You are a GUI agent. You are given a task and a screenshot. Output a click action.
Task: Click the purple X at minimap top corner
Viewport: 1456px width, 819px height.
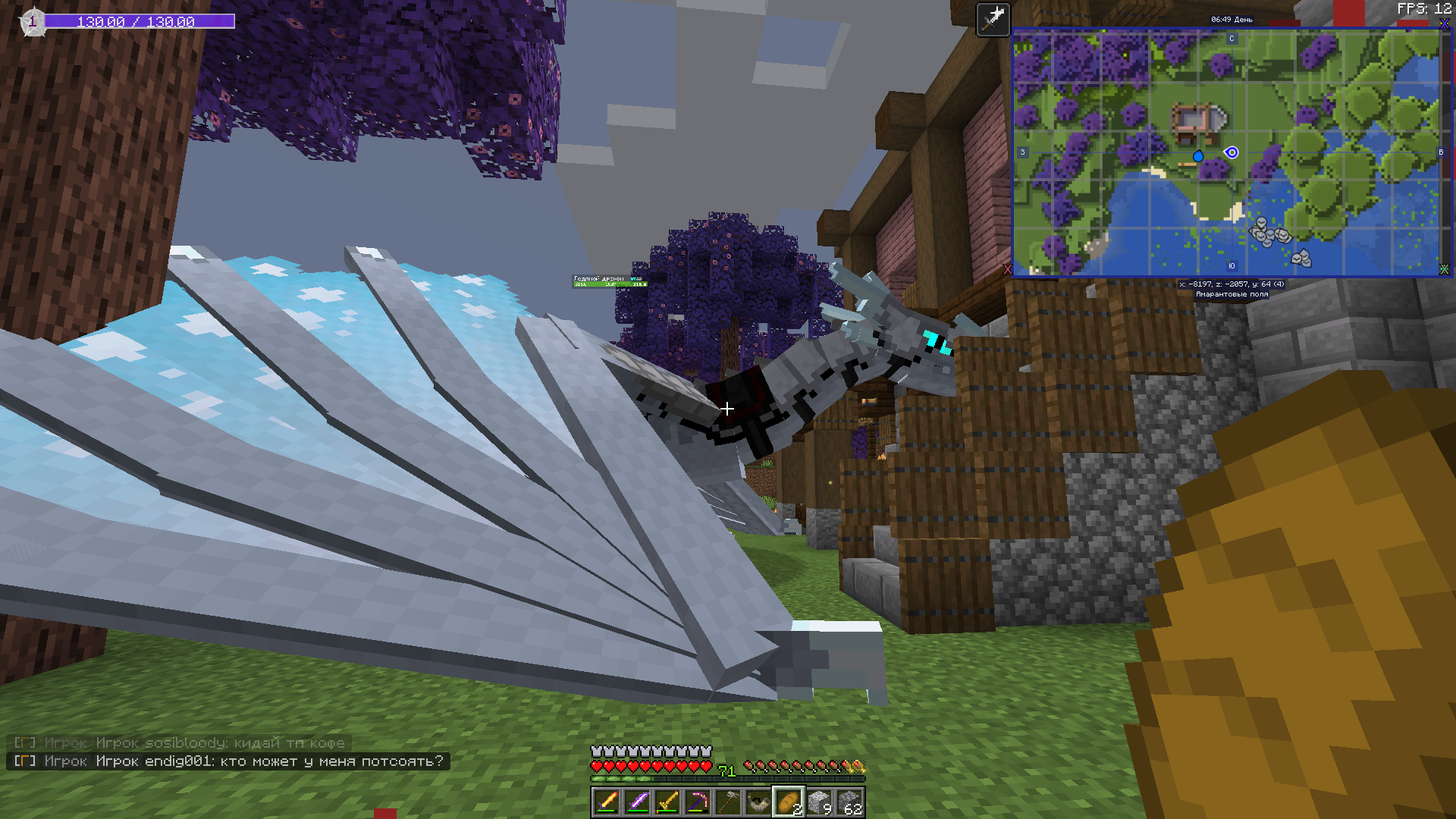(1444, 25)
